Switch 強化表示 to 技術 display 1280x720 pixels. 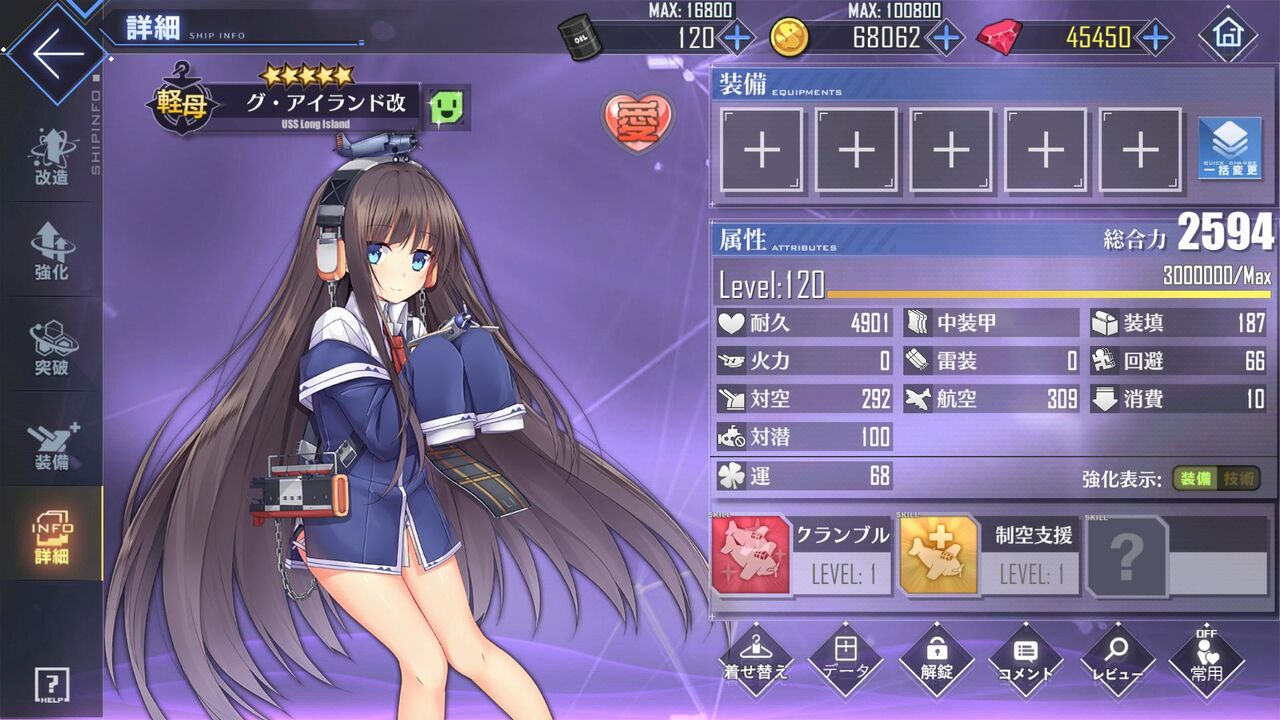coord(1238,479)
